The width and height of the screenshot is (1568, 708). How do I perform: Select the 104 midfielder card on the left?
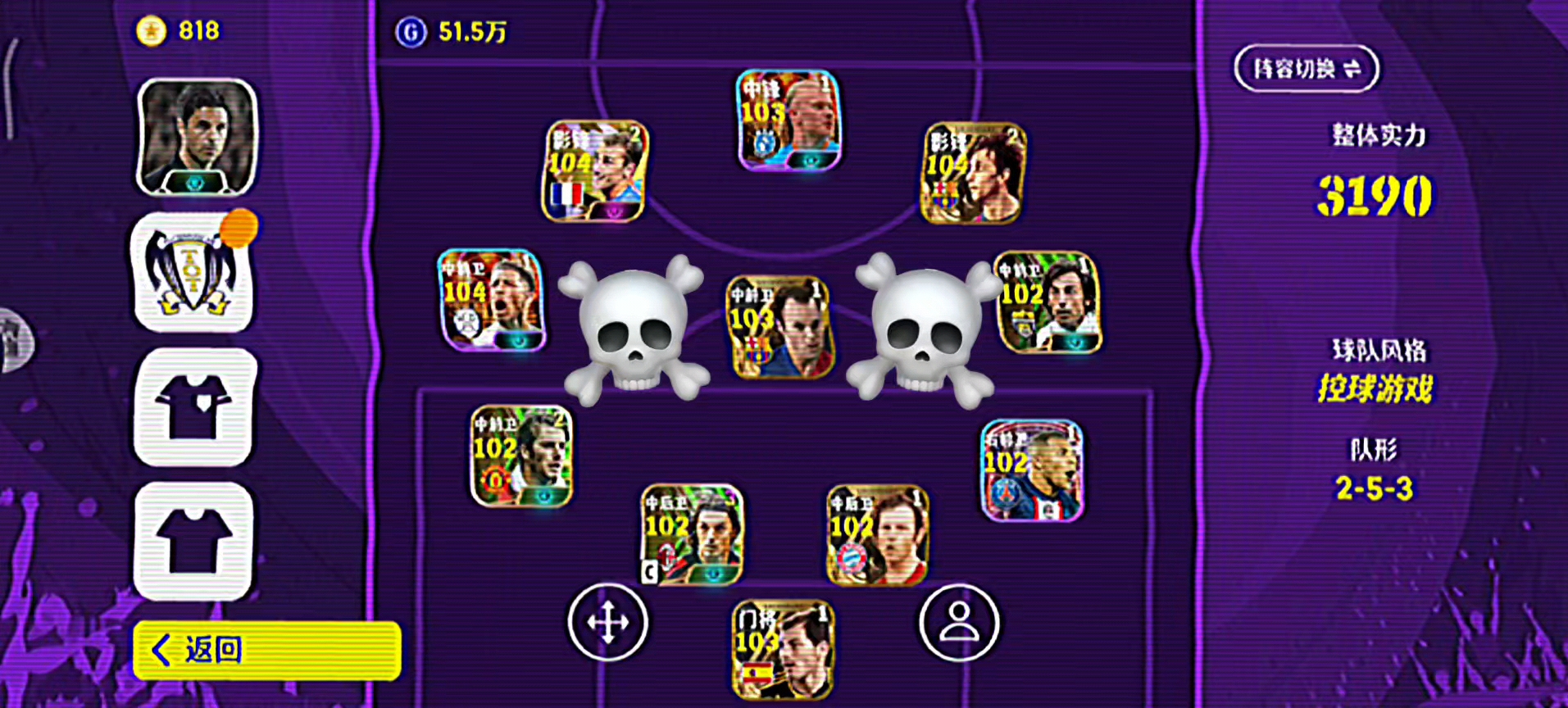[492, 300]
